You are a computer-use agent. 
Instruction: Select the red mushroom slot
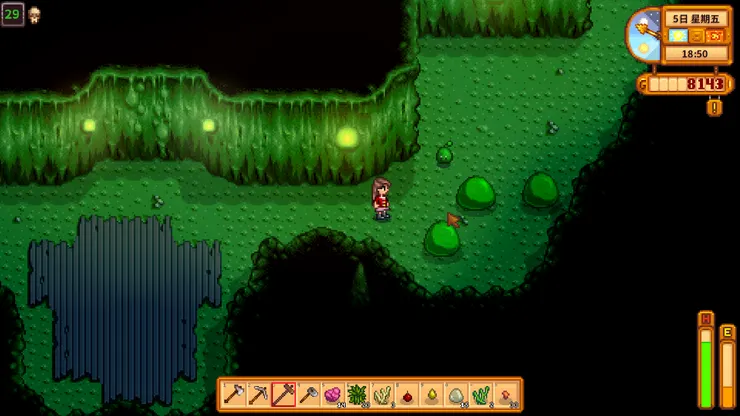click(x=505, y=395)
